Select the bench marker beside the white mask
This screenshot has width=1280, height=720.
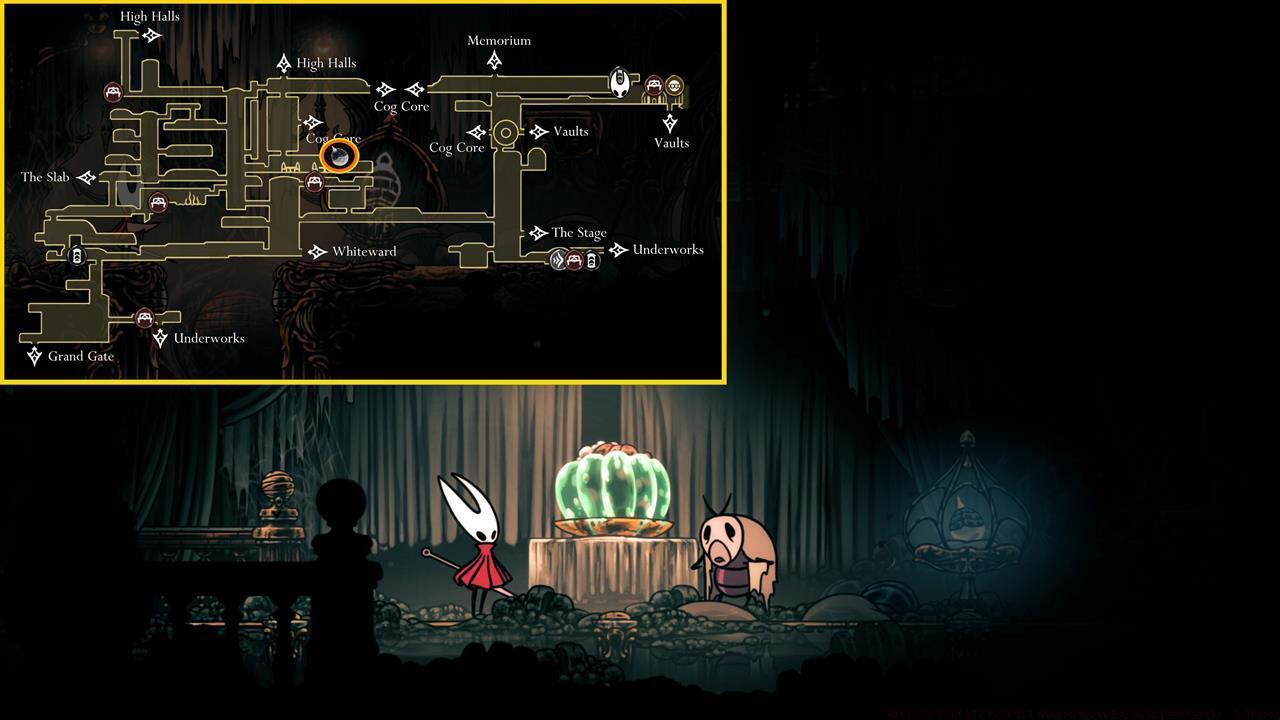click(653, 86)
